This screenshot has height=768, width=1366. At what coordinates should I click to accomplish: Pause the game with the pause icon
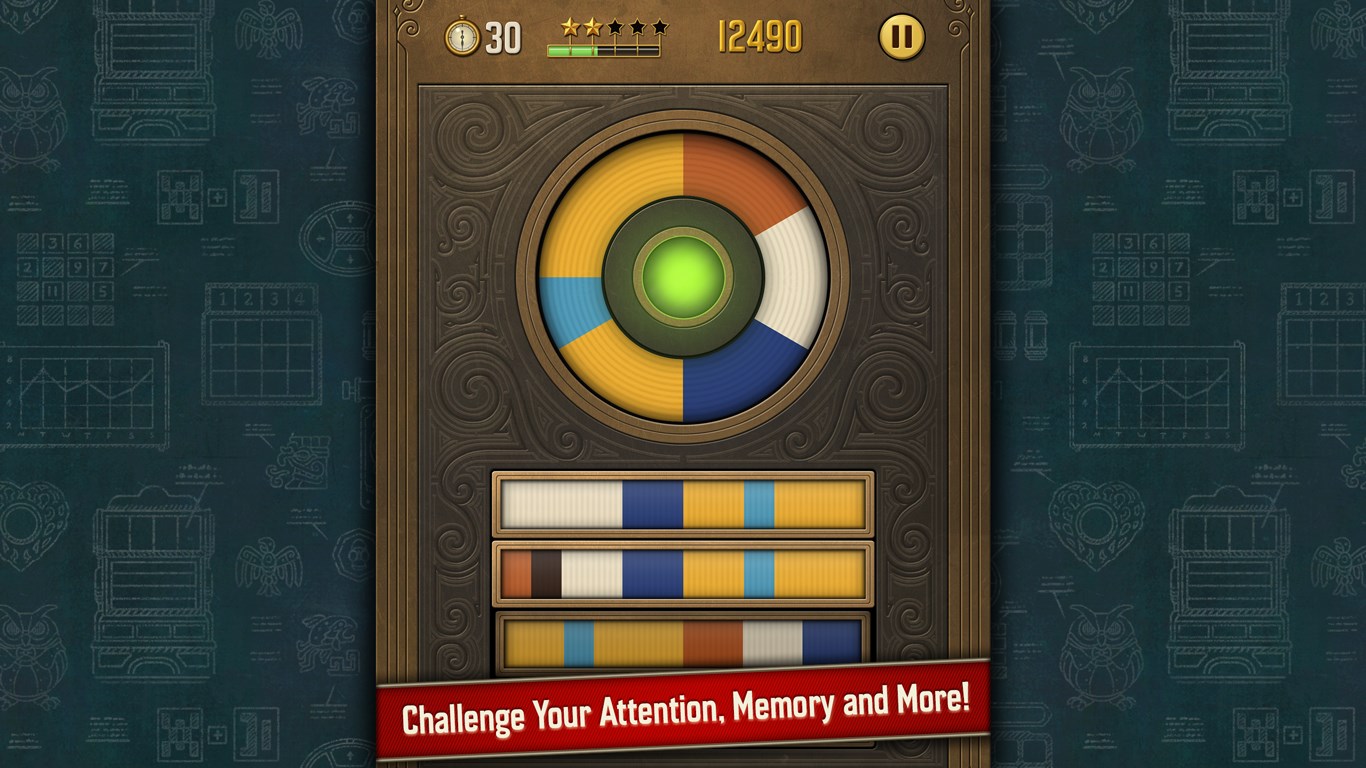coord(903,38)
